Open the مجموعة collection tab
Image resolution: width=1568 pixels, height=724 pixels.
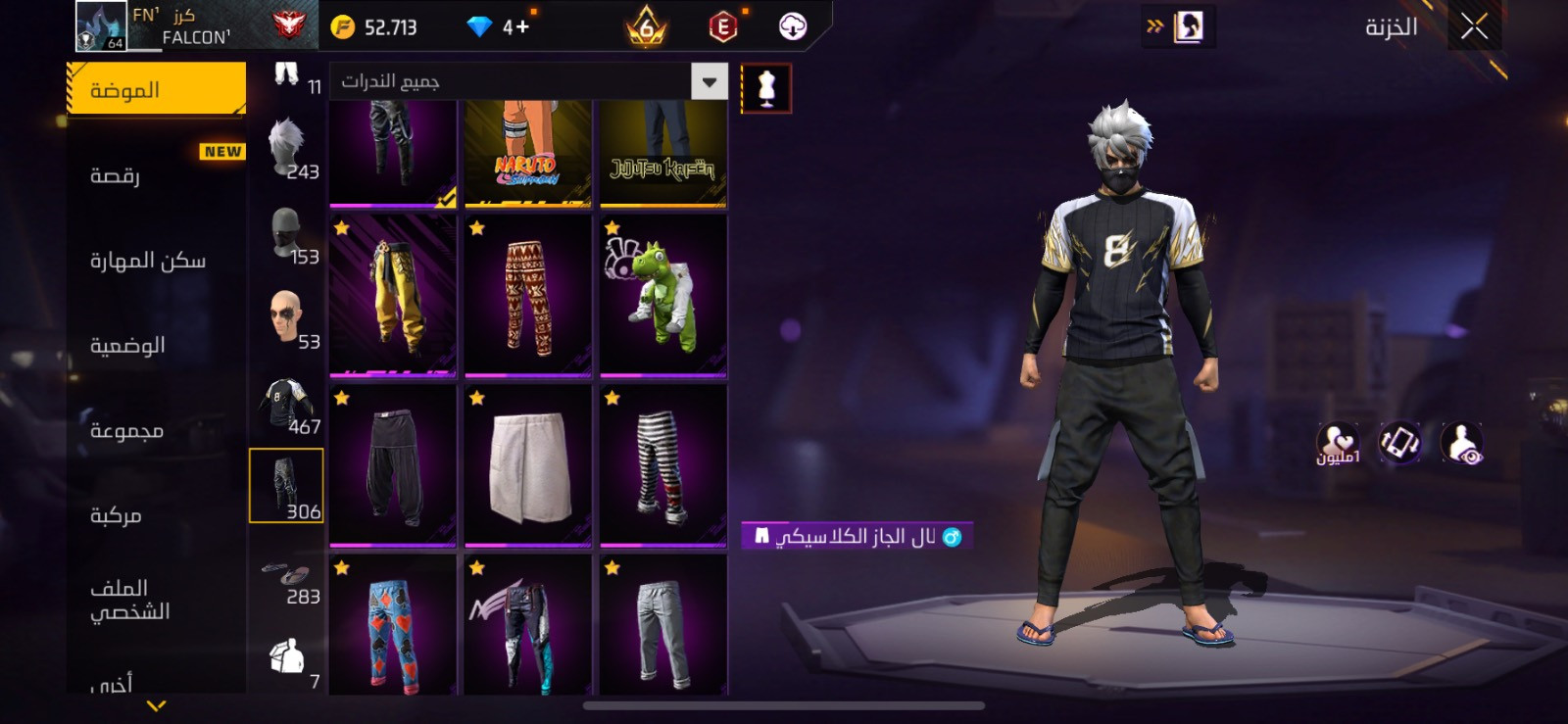156,431
